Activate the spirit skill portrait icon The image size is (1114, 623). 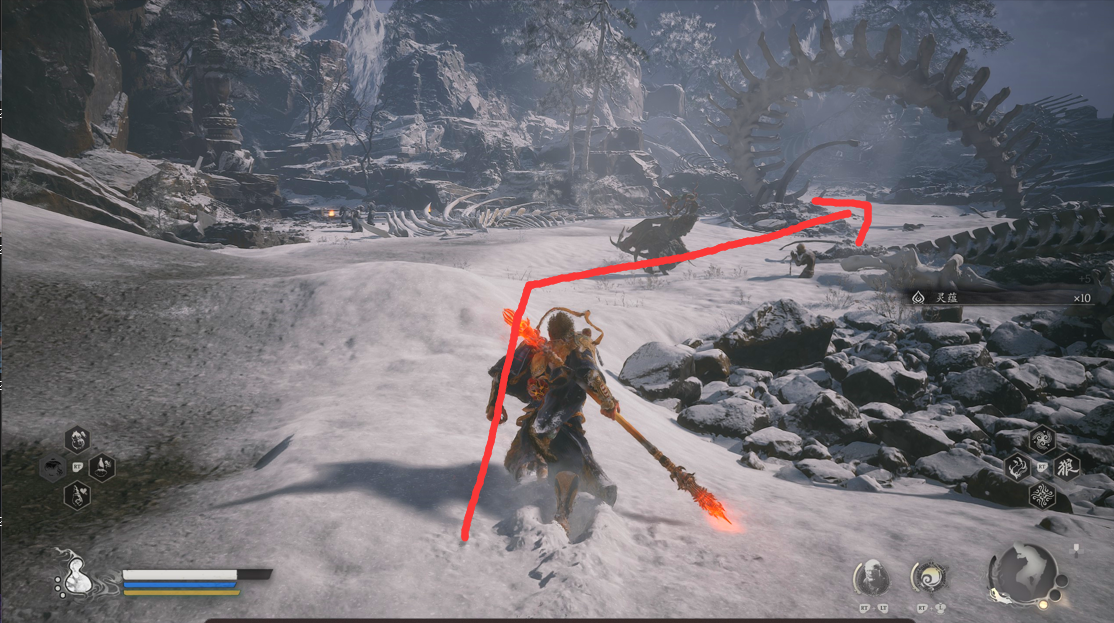[x=870, y=577]
